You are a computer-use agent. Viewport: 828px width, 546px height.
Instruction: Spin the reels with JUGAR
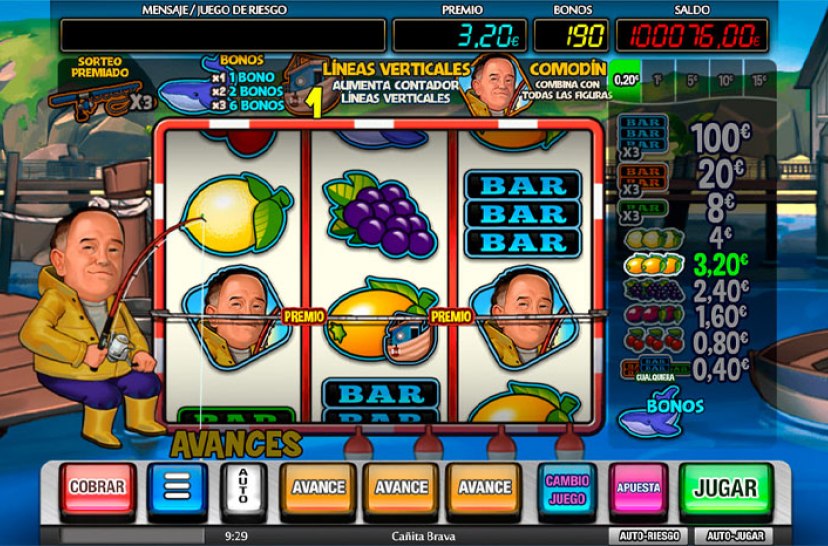pos(725,488)
